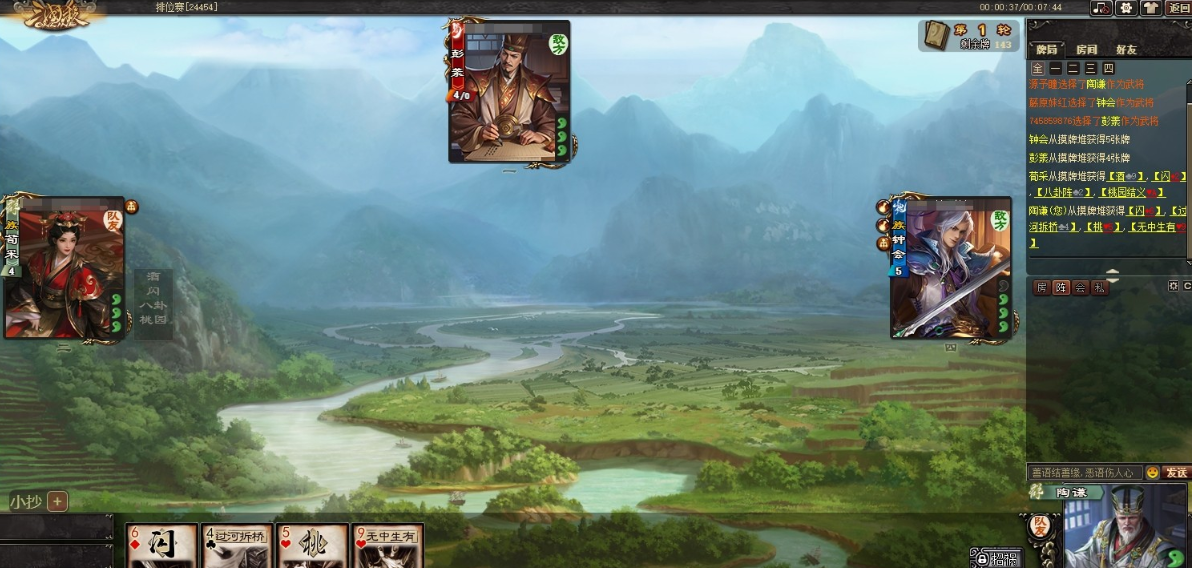Switch to the 牌局 log tab
The width and height of the screenshot is (1192, 568).
pos(1047,49)
